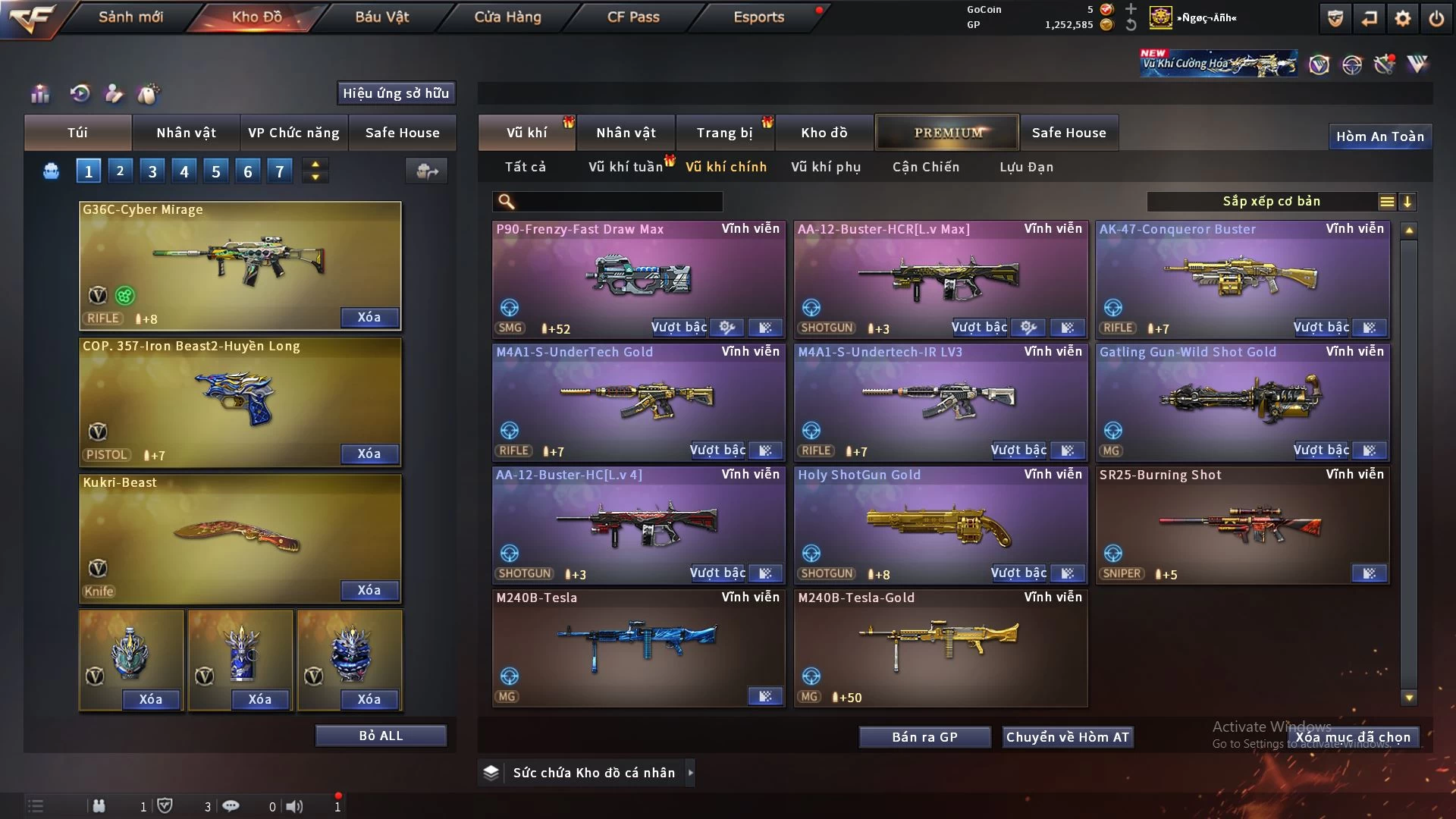Open the Nhân vật bag tab
Screen dimensions: 1456x819
coord(186,133)
